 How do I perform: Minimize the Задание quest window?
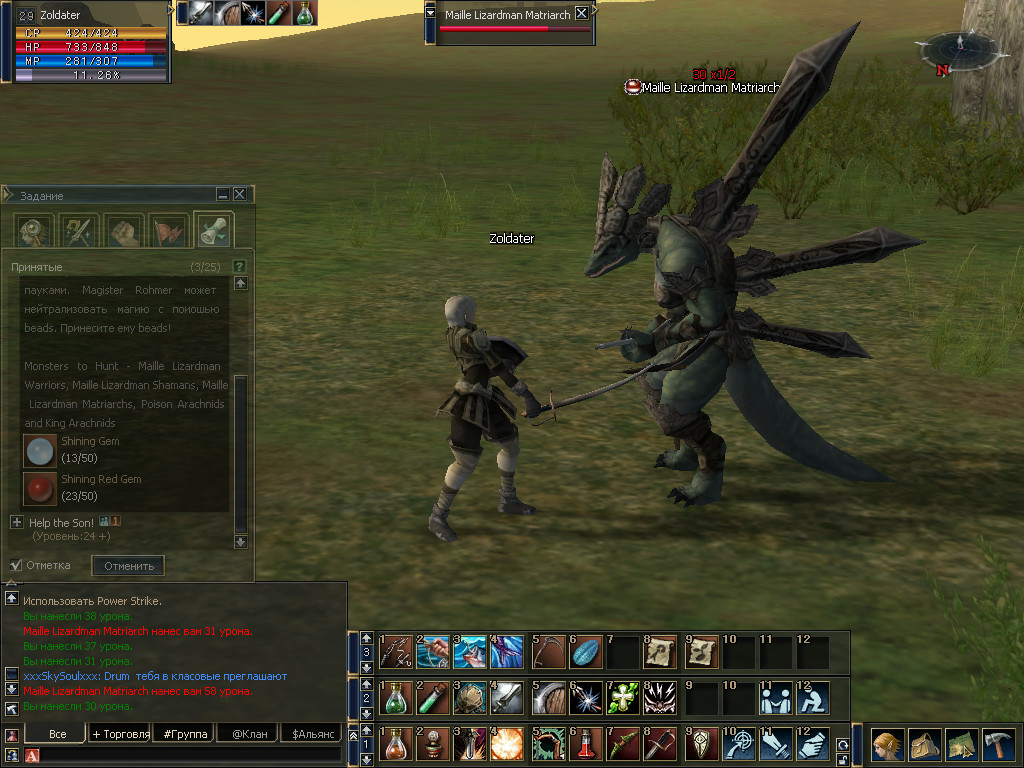click(223, 194)
